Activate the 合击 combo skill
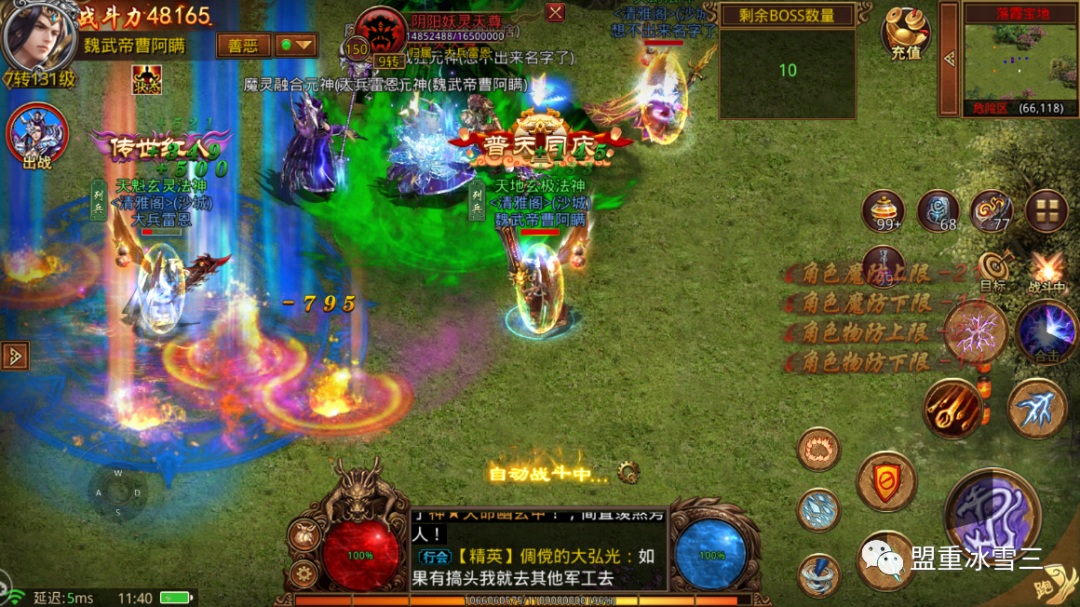This screenshot has width=1080, height=607. coord(1046,331)
